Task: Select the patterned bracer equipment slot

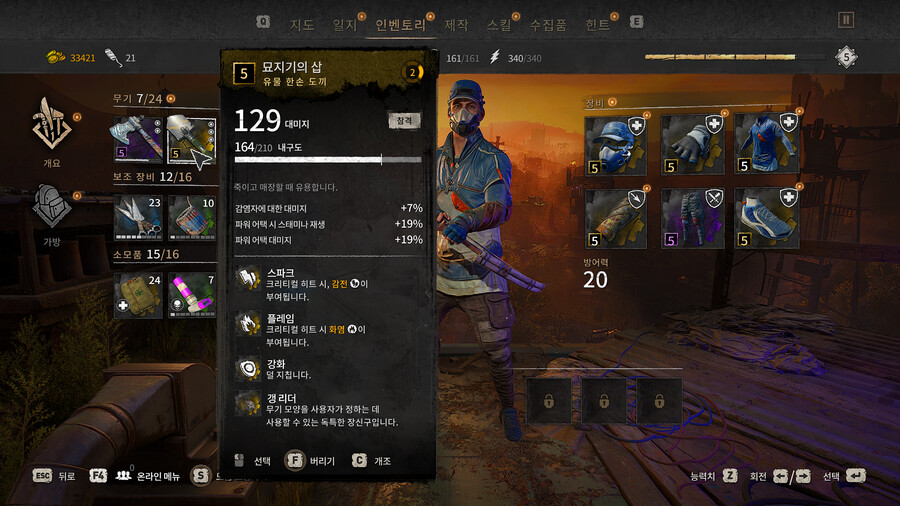Action: coord(617,218)
